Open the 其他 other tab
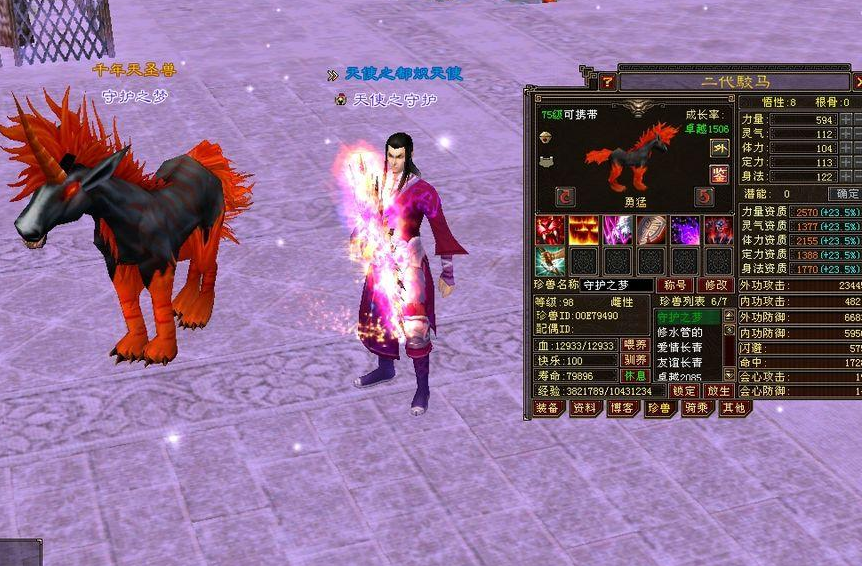Viewport: 862px width, 566px height. [733, 408]
